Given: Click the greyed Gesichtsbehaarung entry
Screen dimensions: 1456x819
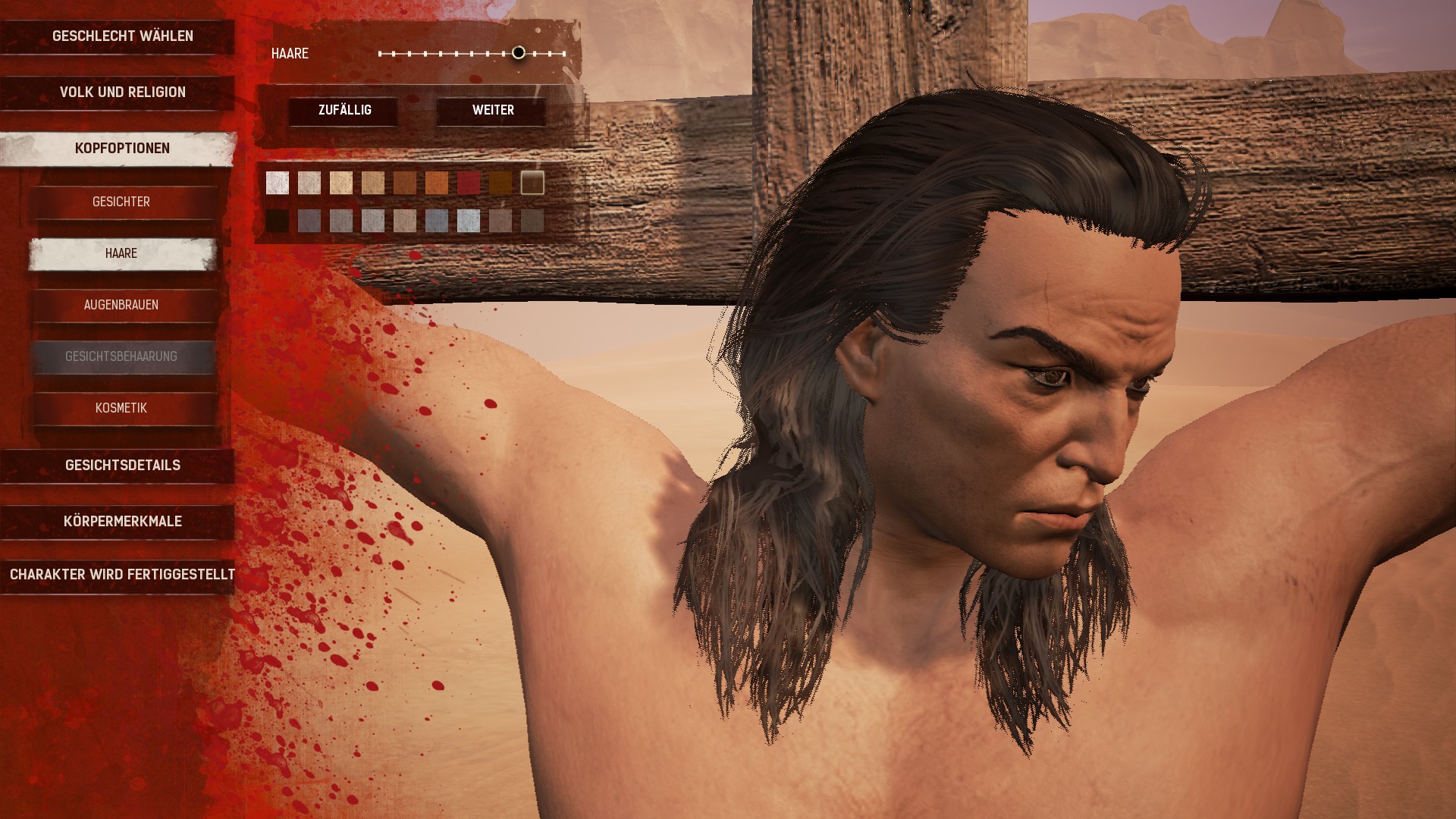Looking at the screenshot, I should click(x=121, y=356).
